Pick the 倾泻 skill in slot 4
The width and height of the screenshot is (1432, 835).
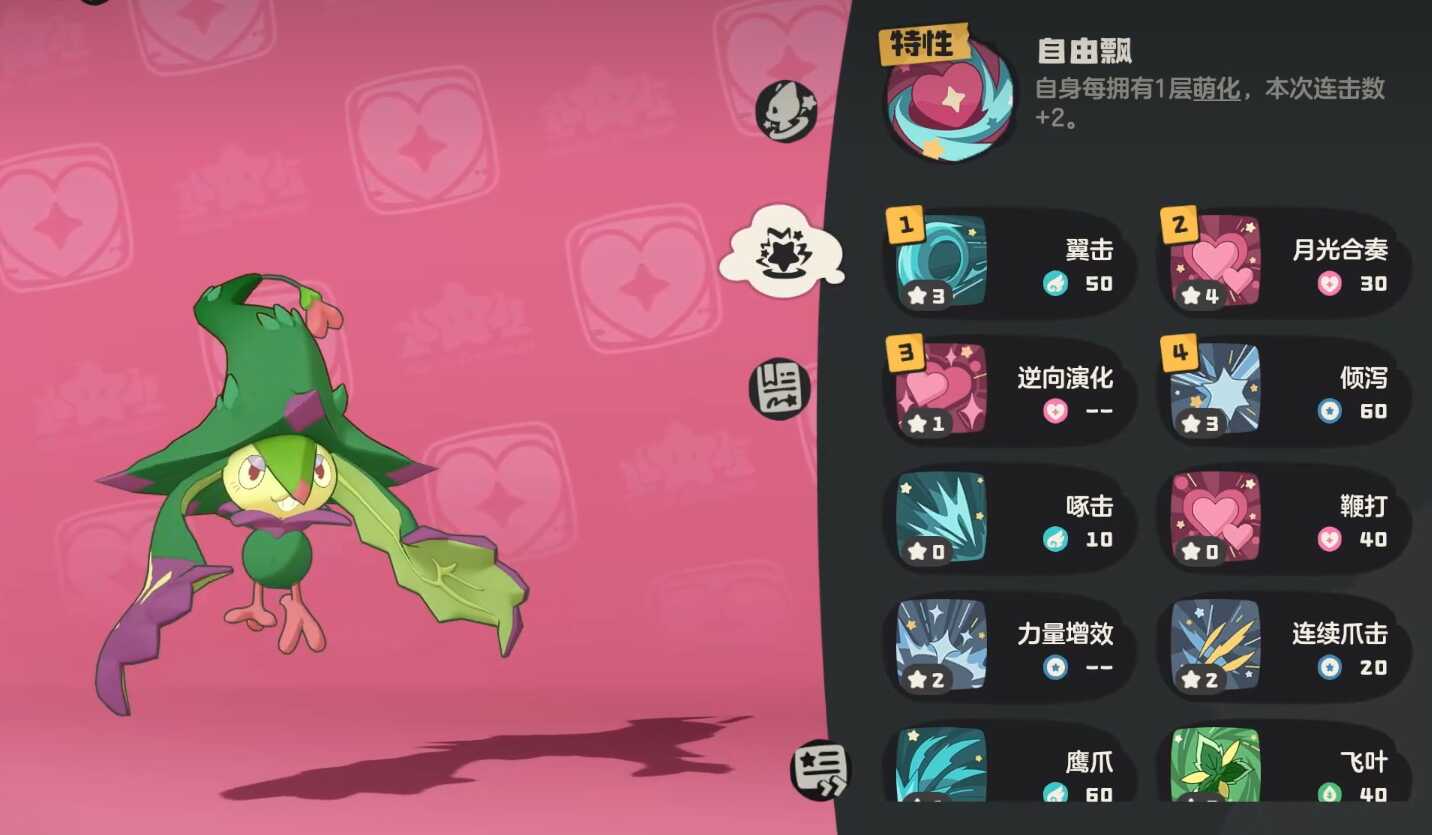tap(1284, 391)
